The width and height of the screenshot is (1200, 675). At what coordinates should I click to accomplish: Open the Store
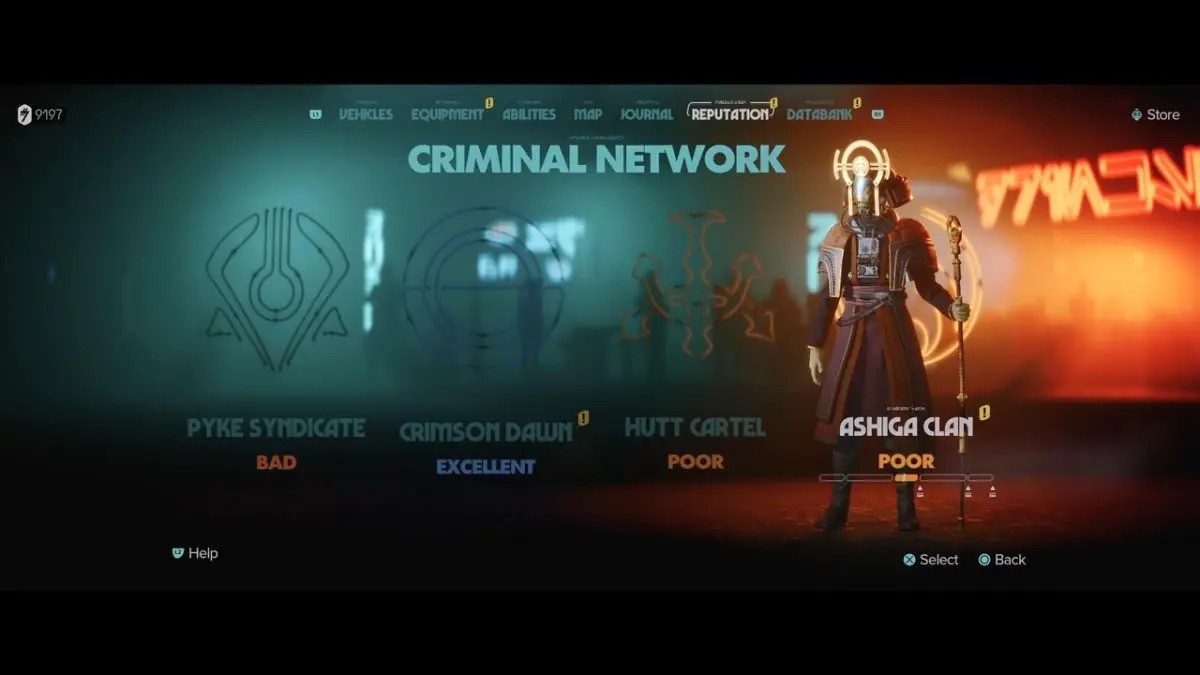(x=1156, y=115)
